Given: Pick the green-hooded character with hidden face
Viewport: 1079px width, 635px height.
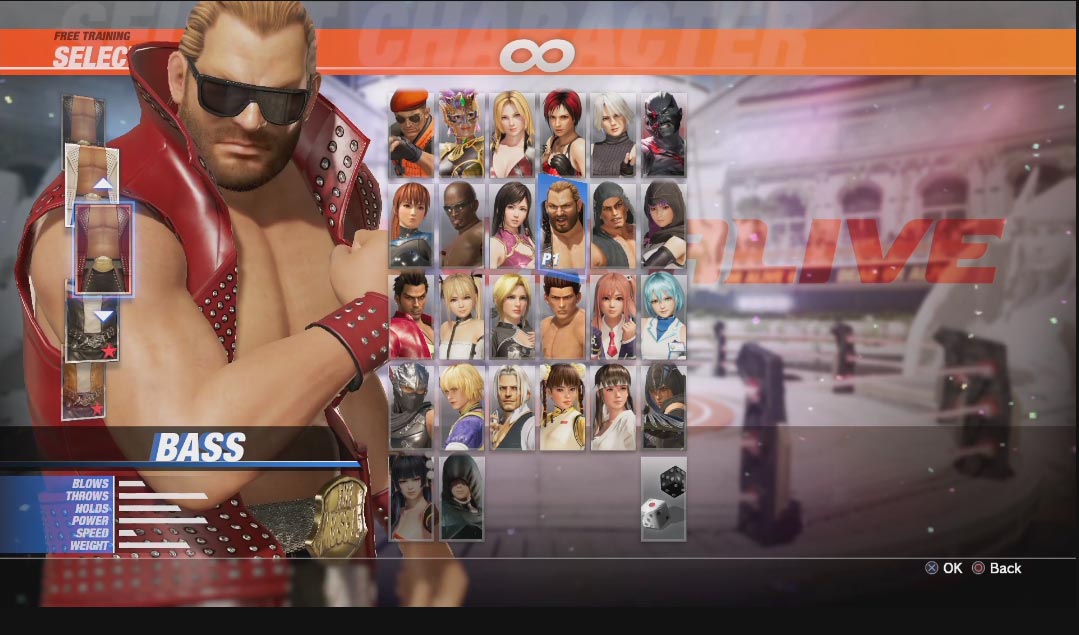Looking at the screenshot, I should [462, 497].
